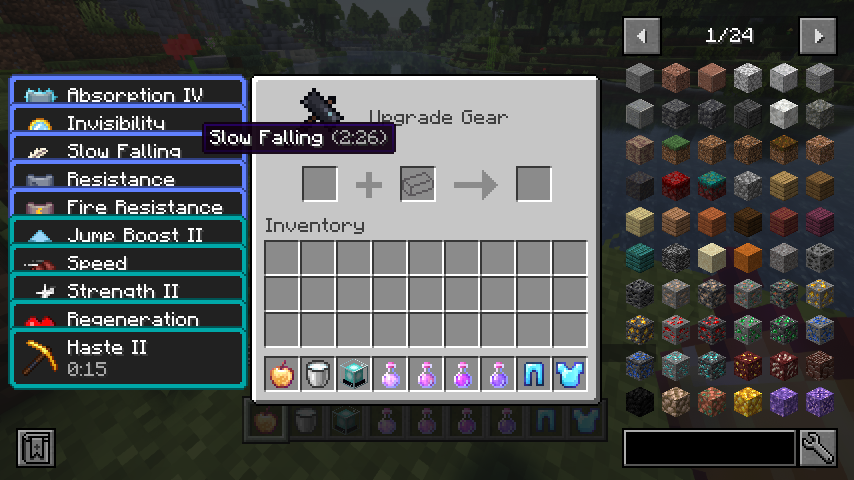This screenshot has width=854, height=480.
Task: Select the beacon block slot
Action: (x=354, y=375)
